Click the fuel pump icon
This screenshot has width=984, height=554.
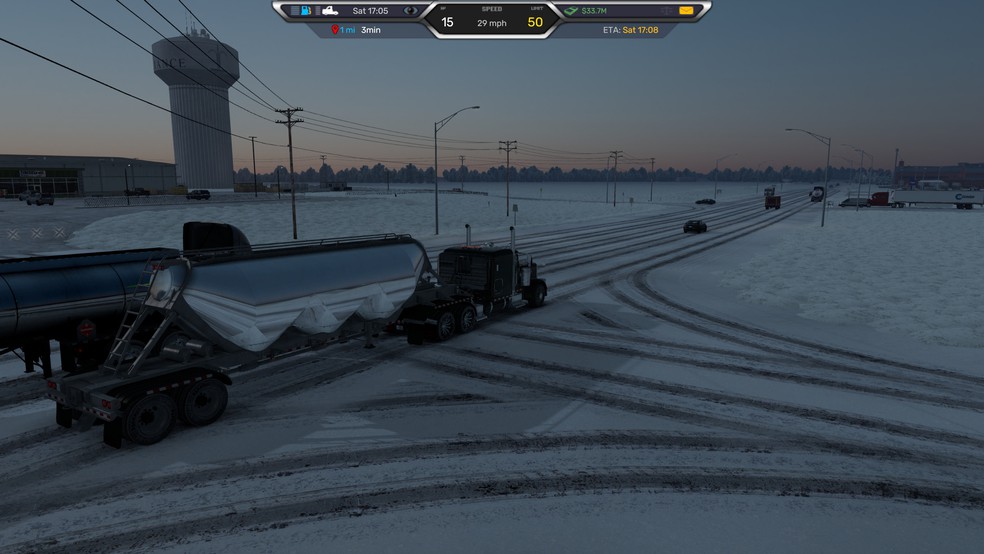pos(307,11)
